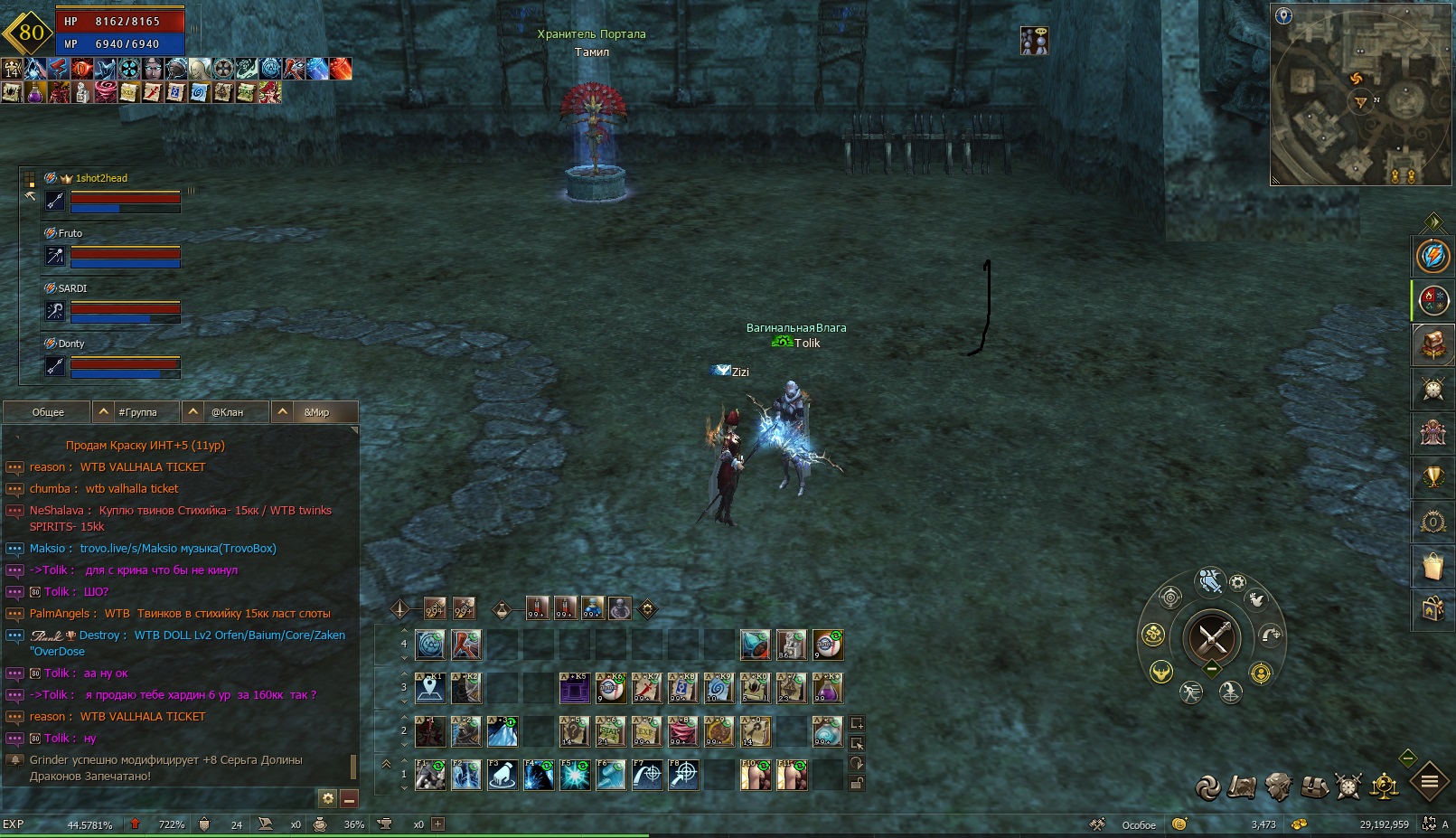Use the F3 white fist skill
Viewport: 1456px width, 838px height.
(x=503, y=775)
